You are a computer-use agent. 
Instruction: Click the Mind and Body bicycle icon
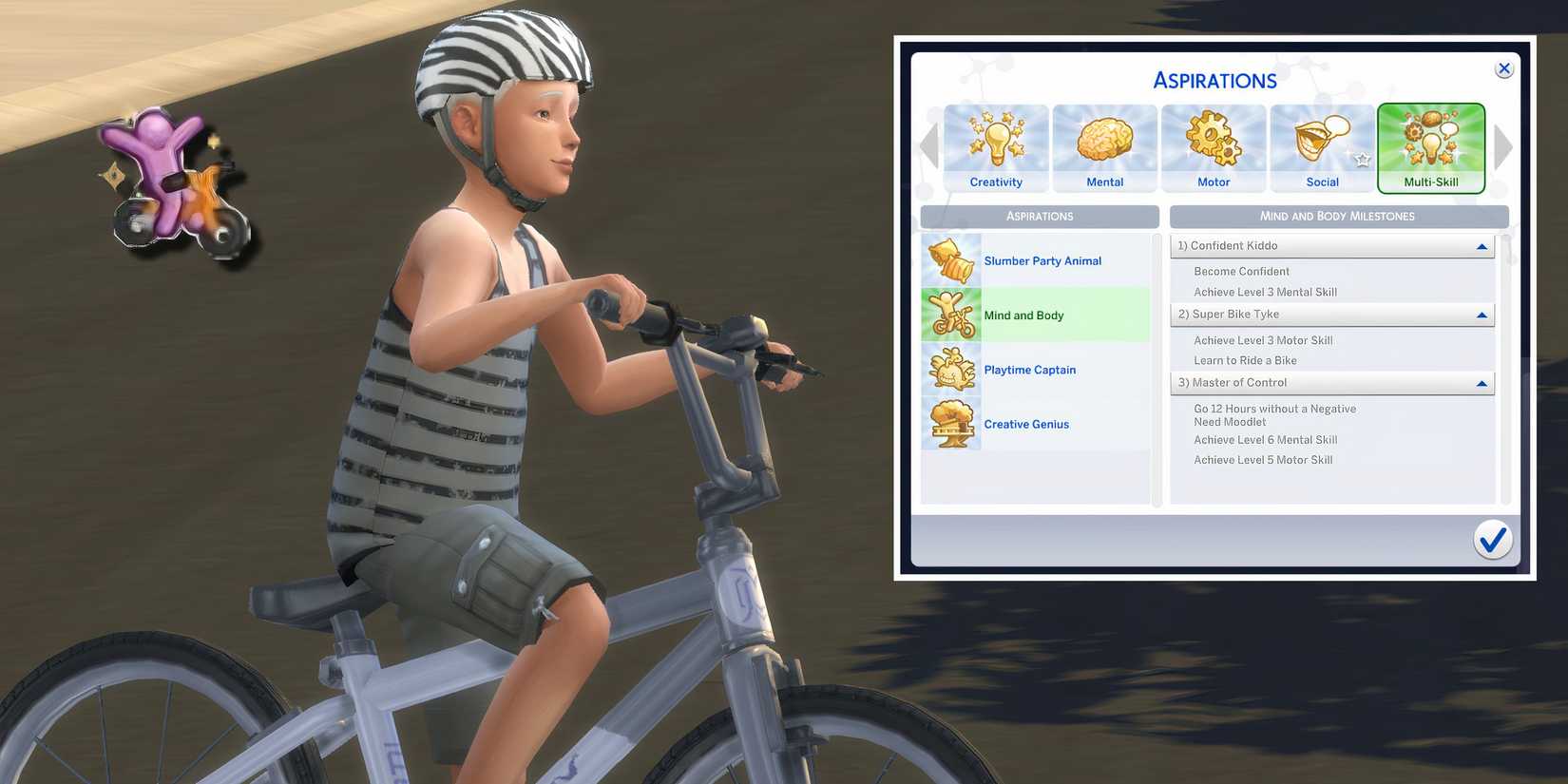pos(950,315)
